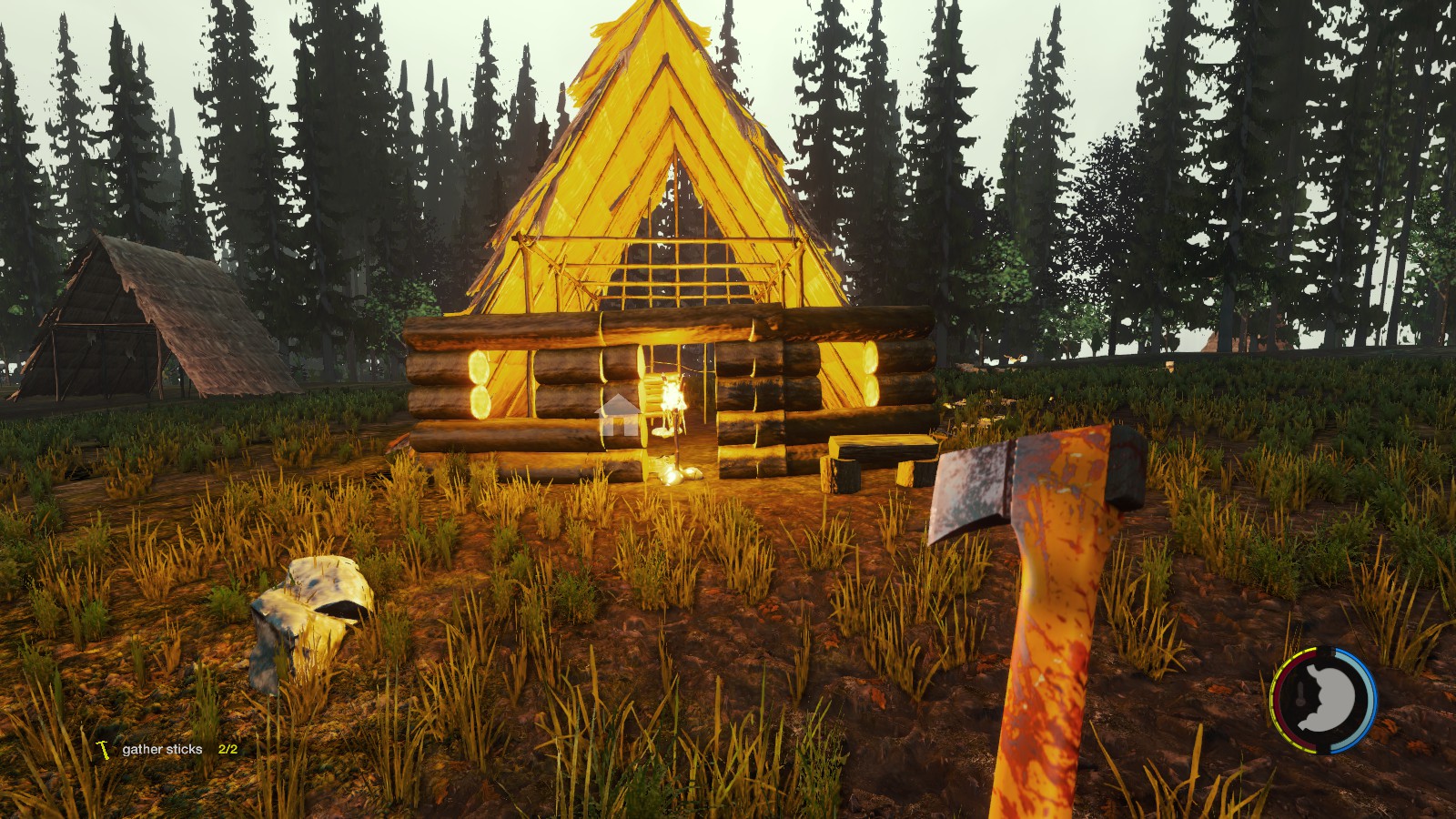Select the gather sticks objective tracker
This screenshot has width=1456, height=819.
click(163, 749)
